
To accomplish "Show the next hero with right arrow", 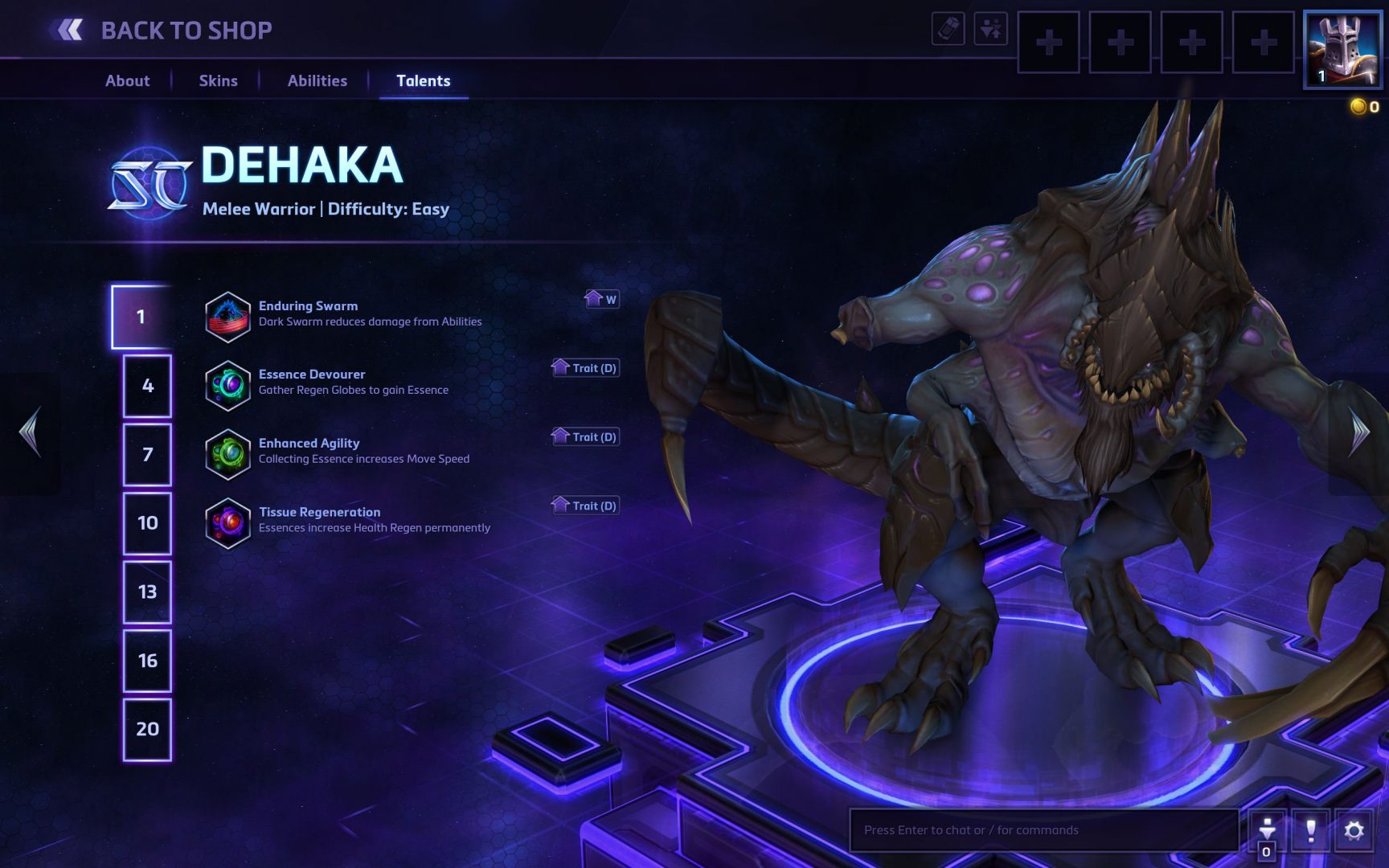I will coord(1359,432).
